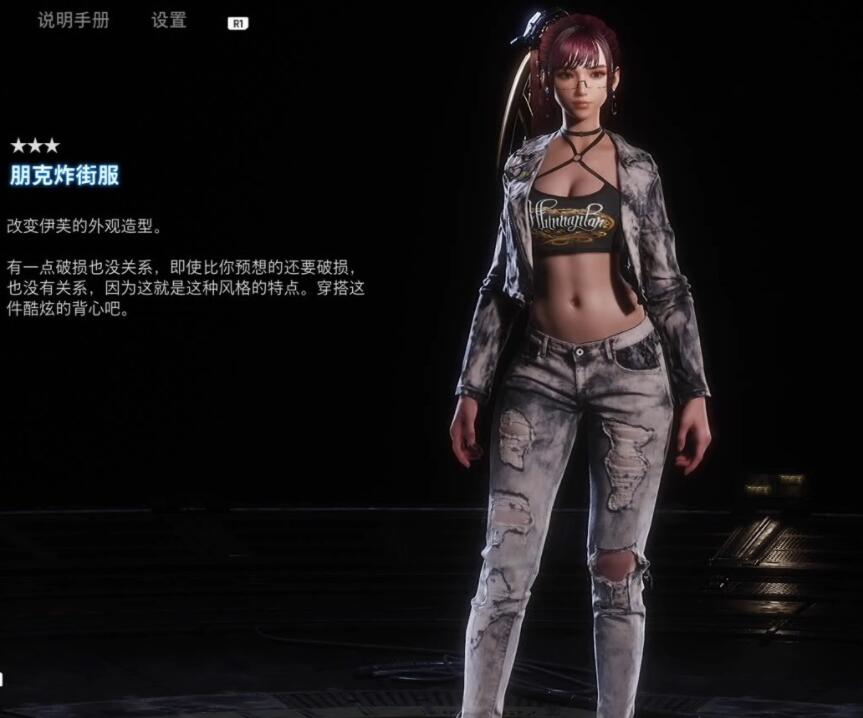Open the 设置 tab
Image resolution: width=863 pixels, height=718 pixels.
coord(169,20)
